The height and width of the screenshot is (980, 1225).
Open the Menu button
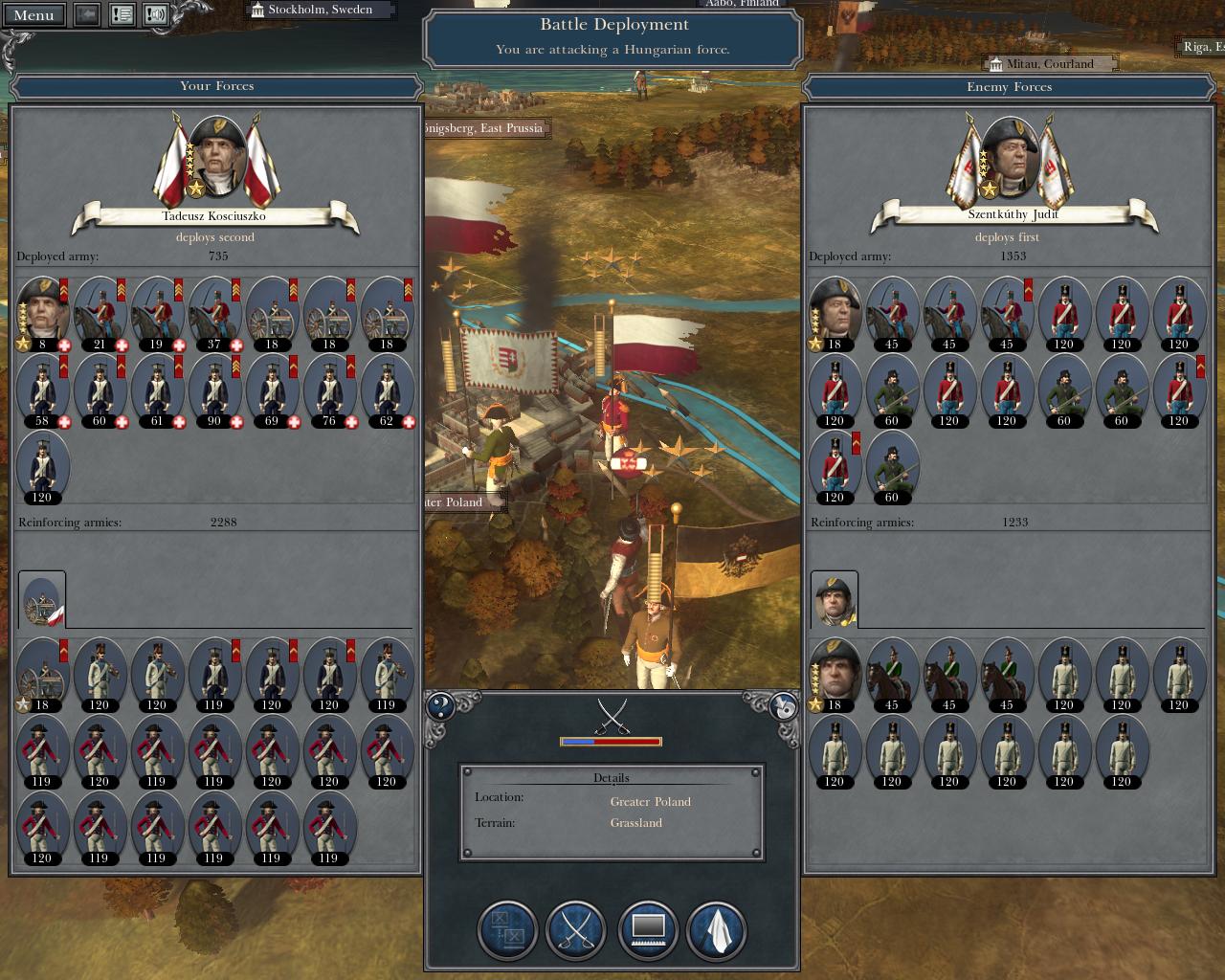point(34,14)
